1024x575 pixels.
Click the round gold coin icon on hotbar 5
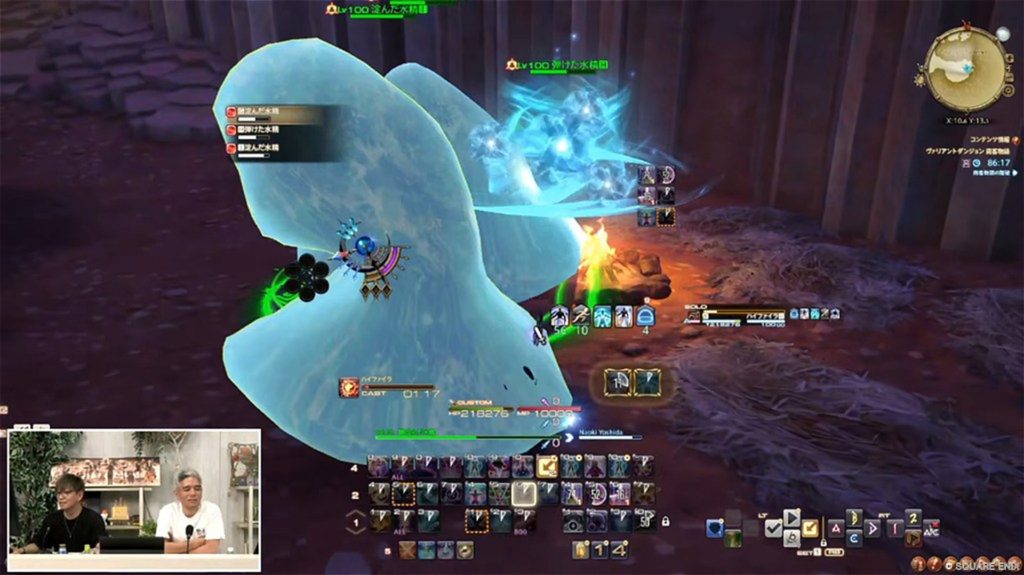[x=465, y=549]
